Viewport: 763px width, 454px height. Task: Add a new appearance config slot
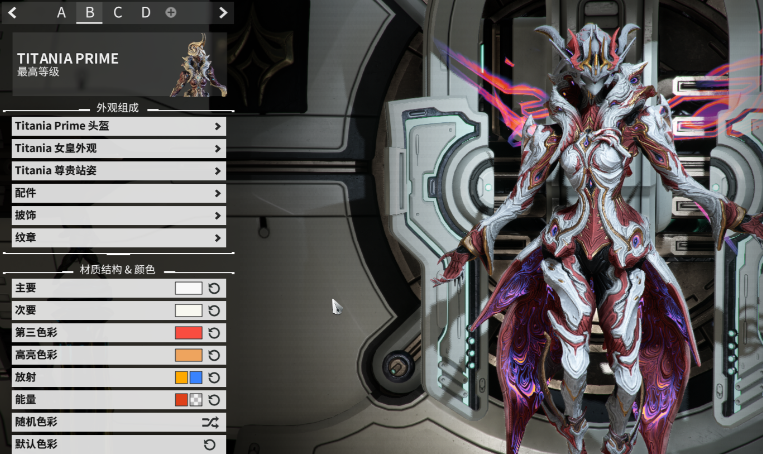(171, 12)
